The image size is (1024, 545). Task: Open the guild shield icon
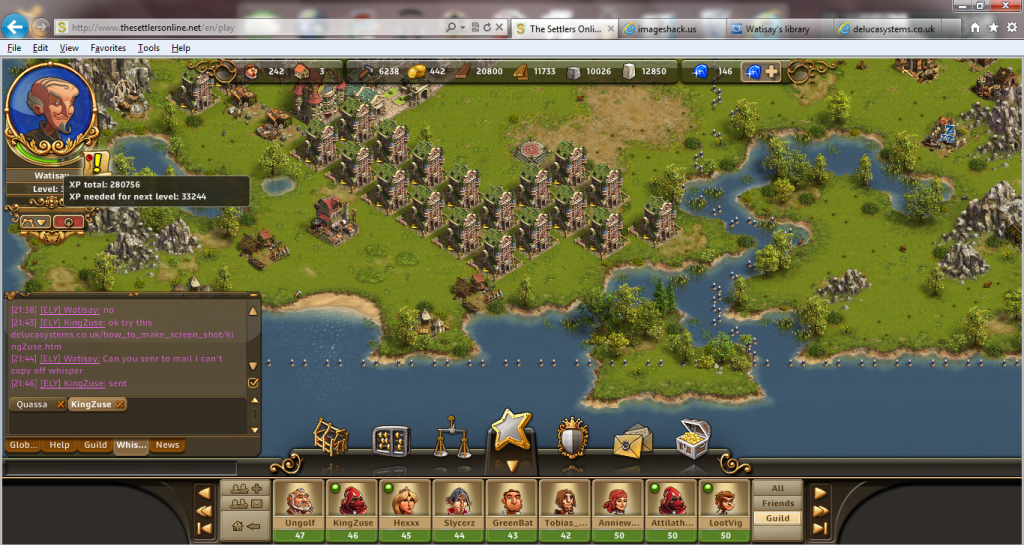571,438
